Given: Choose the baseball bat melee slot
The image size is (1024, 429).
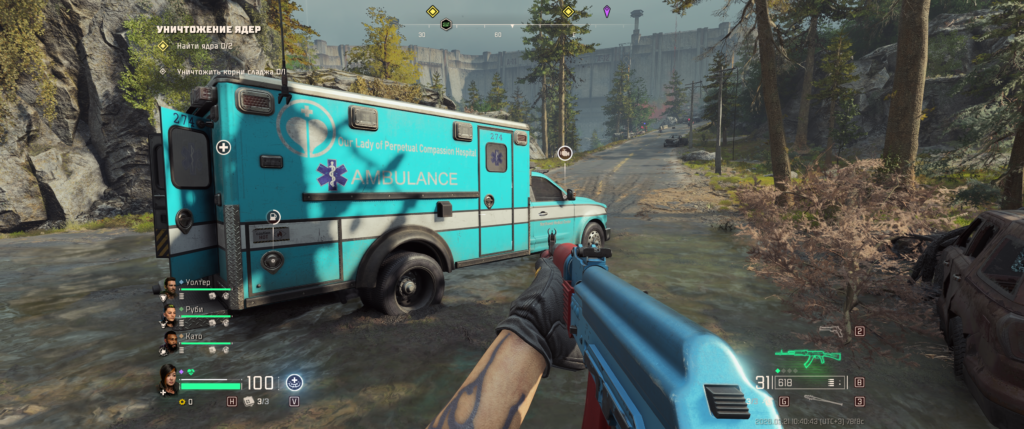Looking at the screenshot, I should (822, 401).
